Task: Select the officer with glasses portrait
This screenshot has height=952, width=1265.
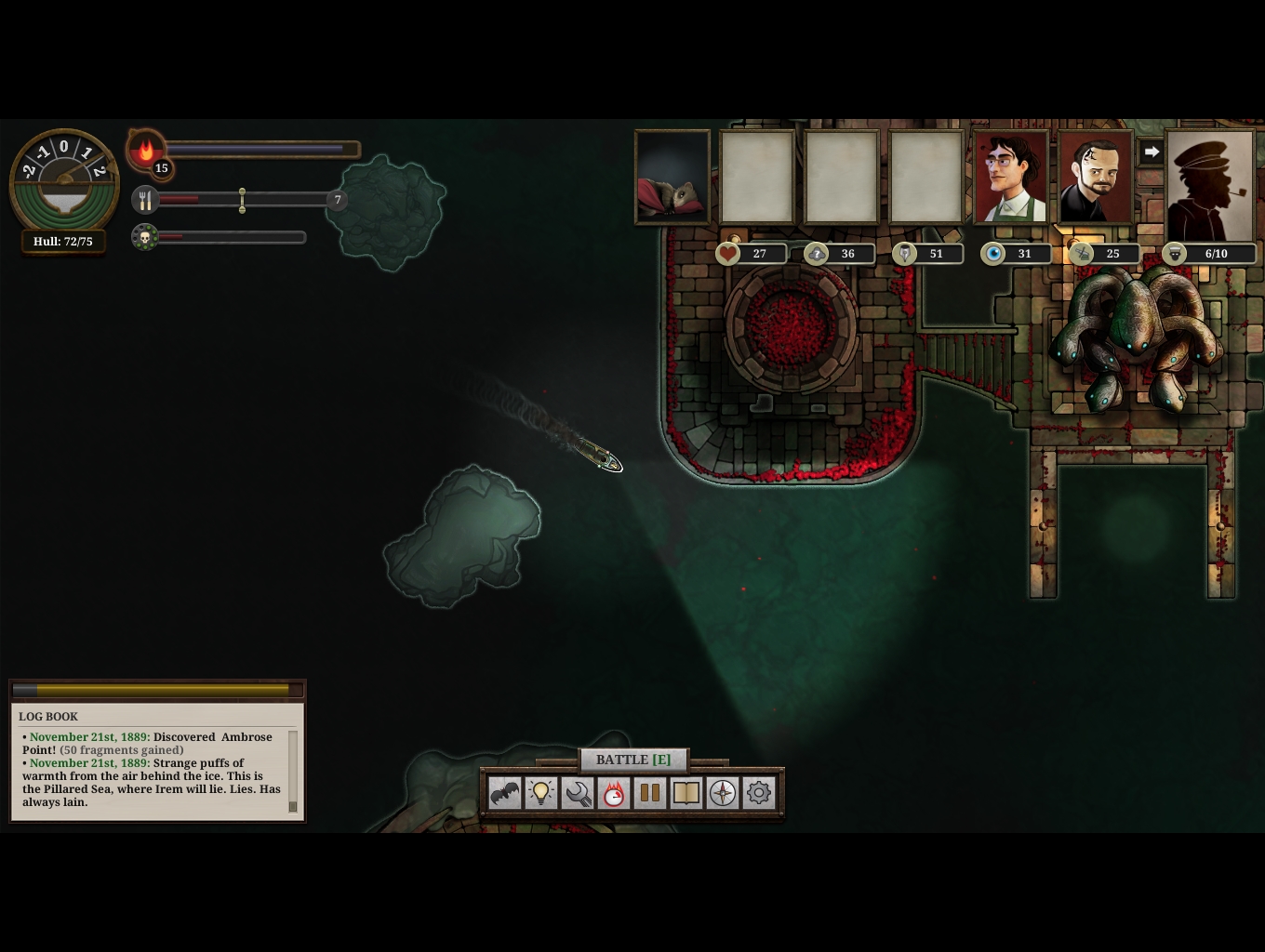Action: tap(1010, 178)
